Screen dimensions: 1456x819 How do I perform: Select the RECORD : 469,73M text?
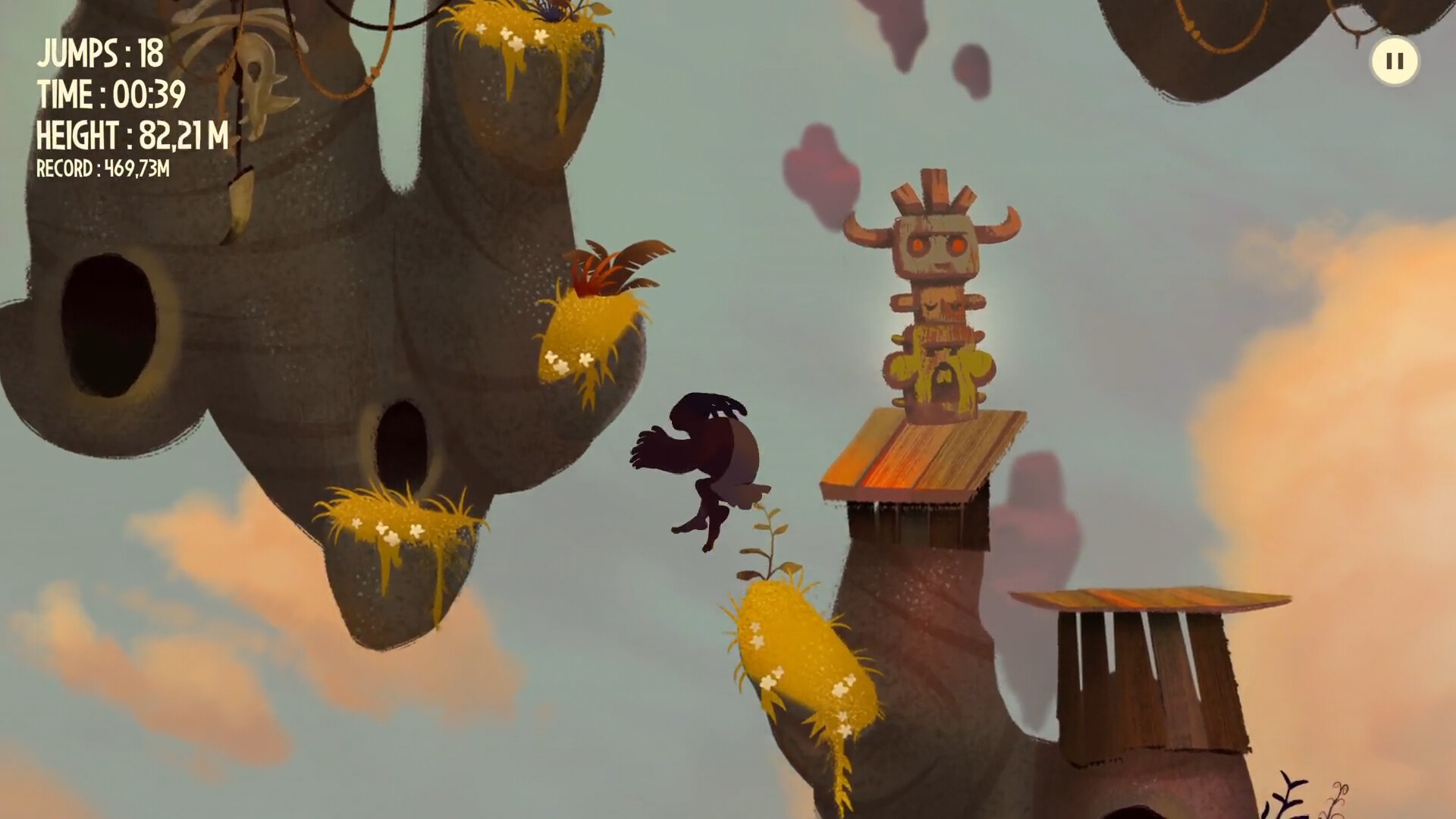click(102, 171)
